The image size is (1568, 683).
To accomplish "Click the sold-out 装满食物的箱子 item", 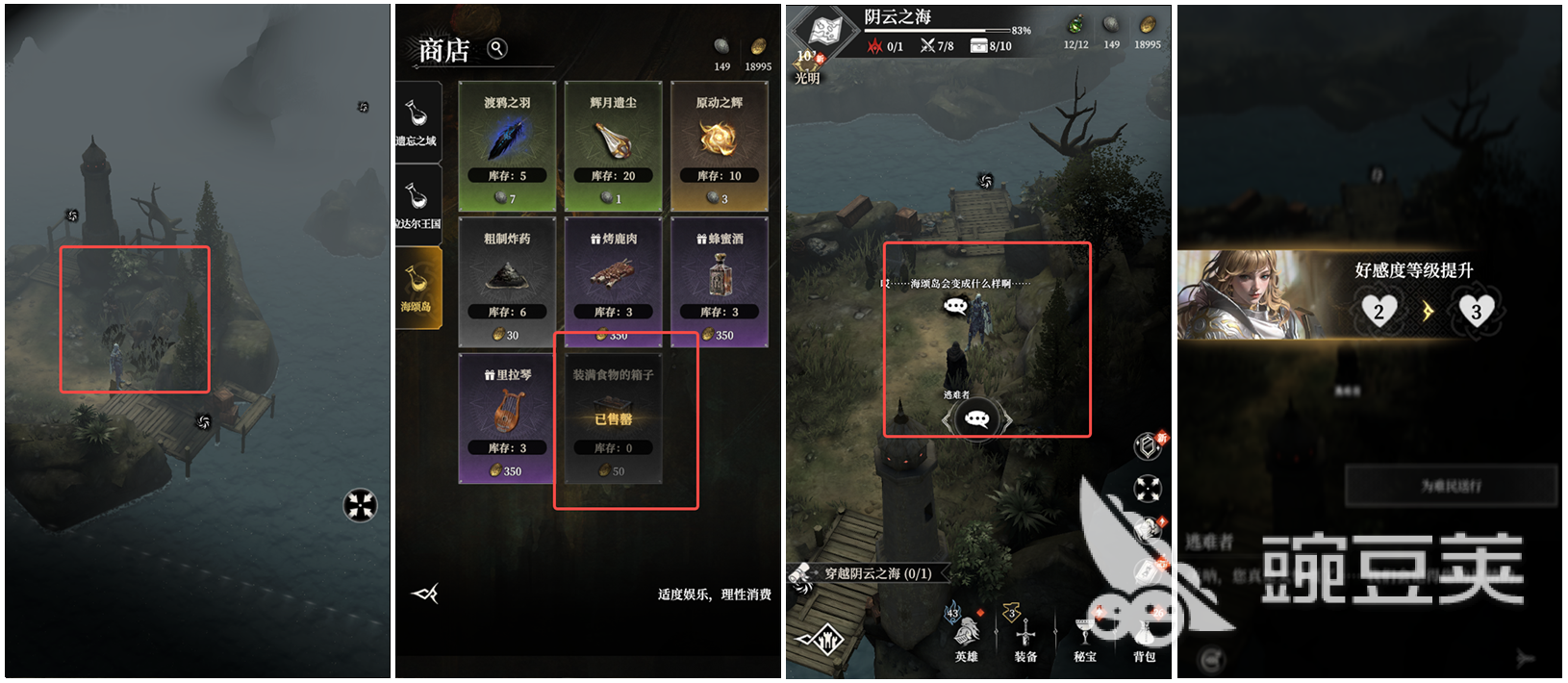I will point(613,417).
